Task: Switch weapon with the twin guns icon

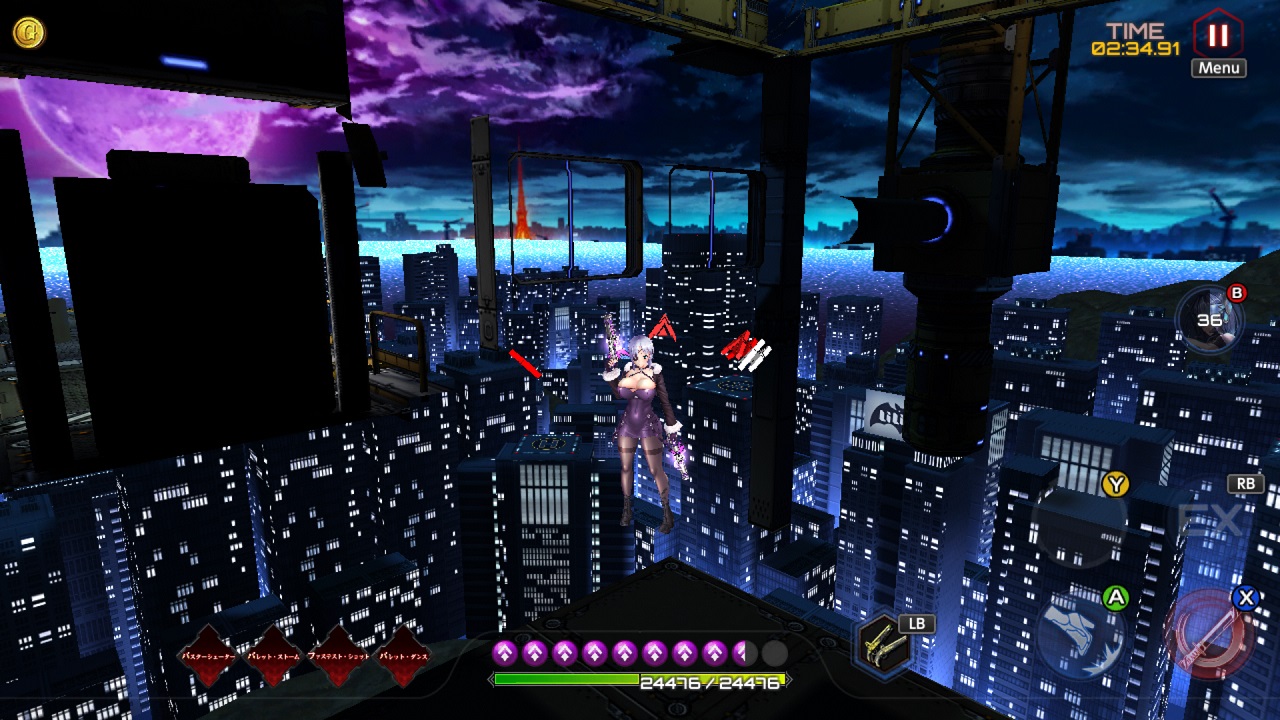Action: point(885,645)
